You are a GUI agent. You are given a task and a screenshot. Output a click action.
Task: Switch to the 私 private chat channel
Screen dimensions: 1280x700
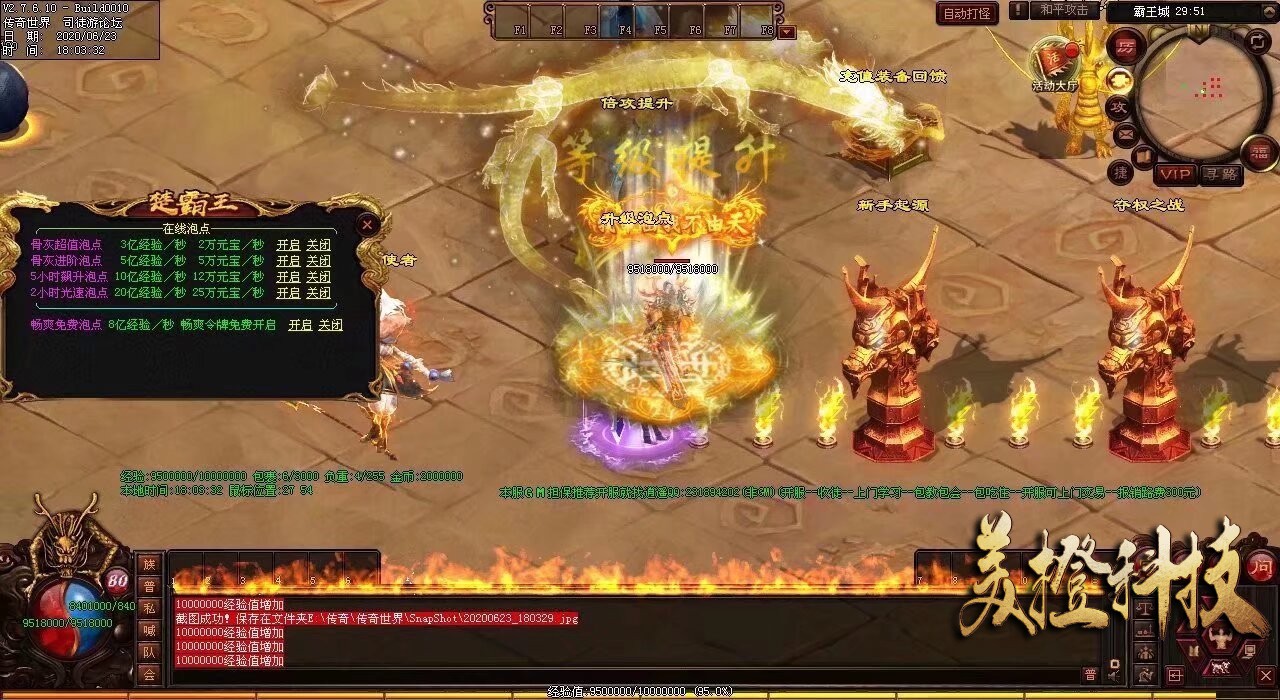(149, 608)
